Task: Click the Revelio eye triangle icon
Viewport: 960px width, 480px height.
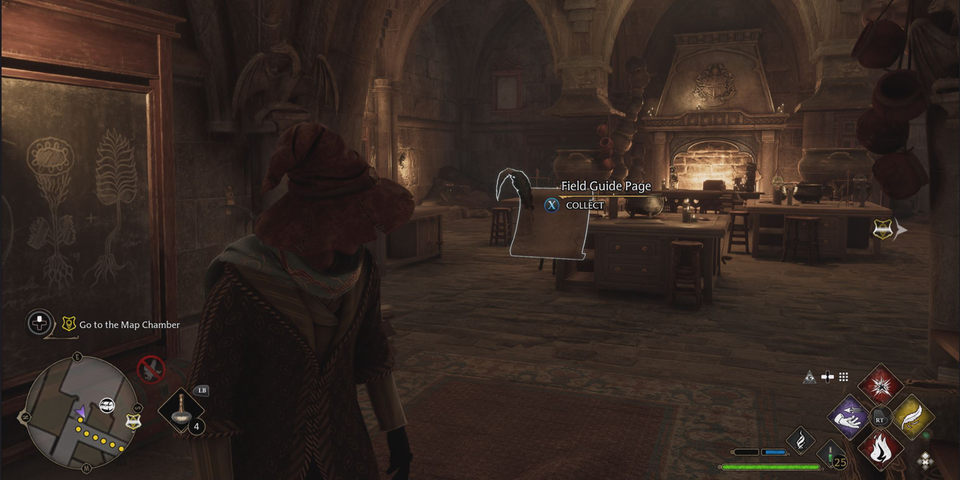Action: point(810,377)
